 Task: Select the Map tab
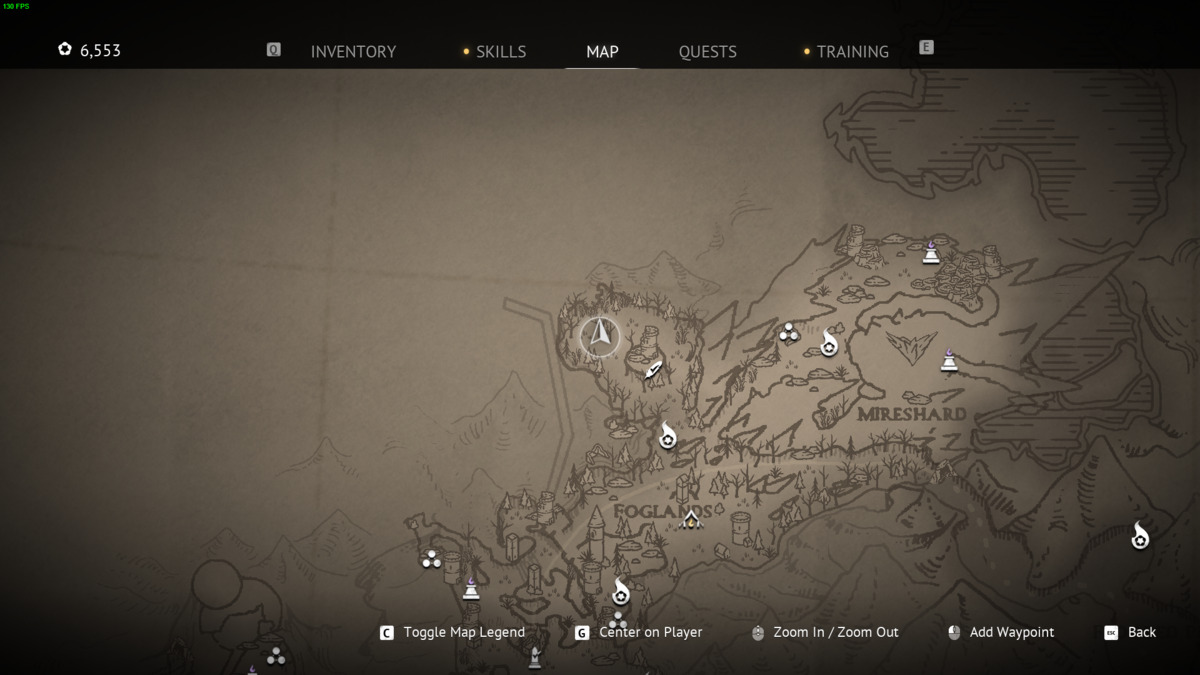click(x=602, y=52)
